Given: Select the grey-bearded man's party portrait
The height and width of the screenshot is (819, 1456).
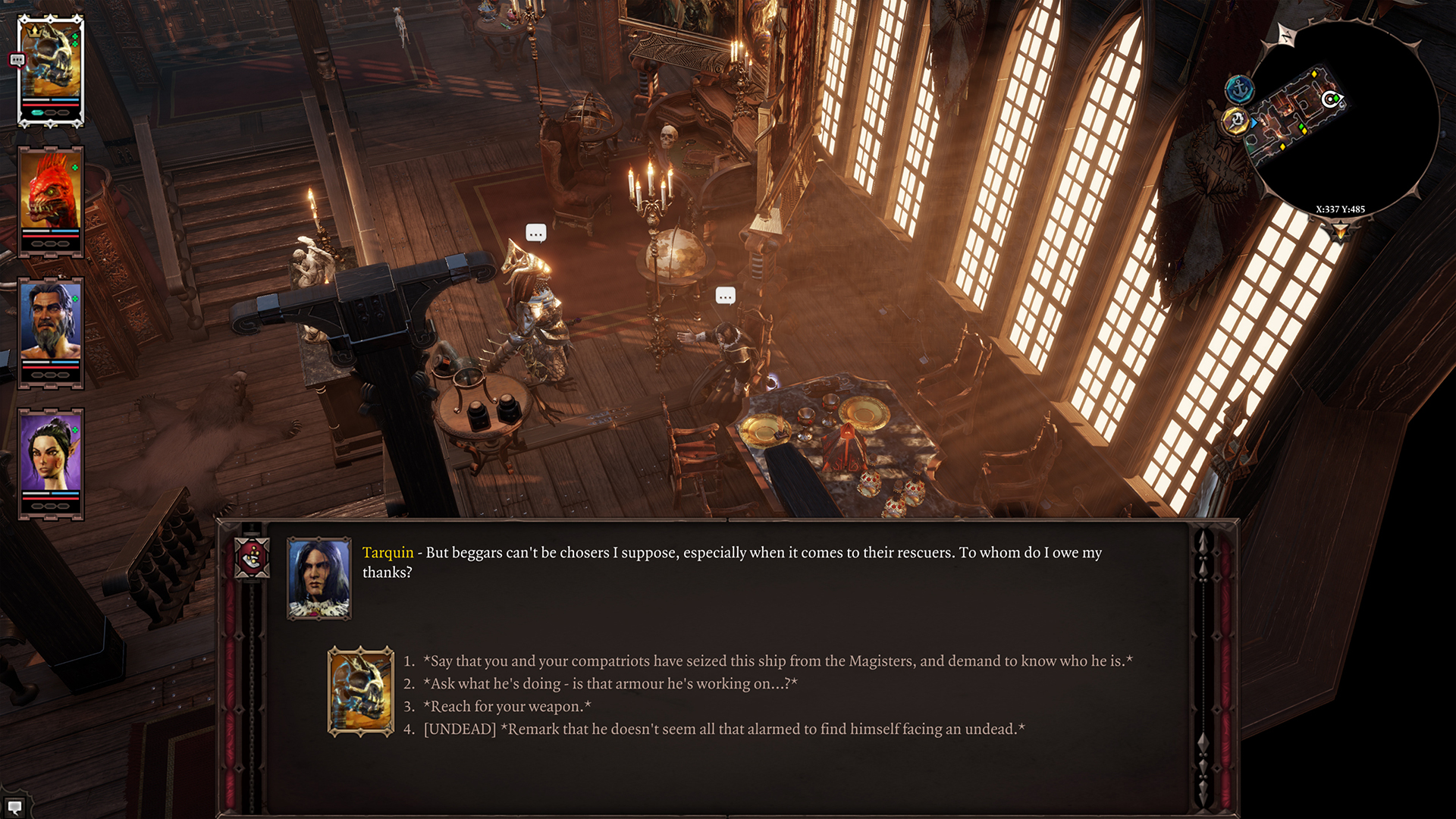Looking at the screenshot, I should (51, 332).
